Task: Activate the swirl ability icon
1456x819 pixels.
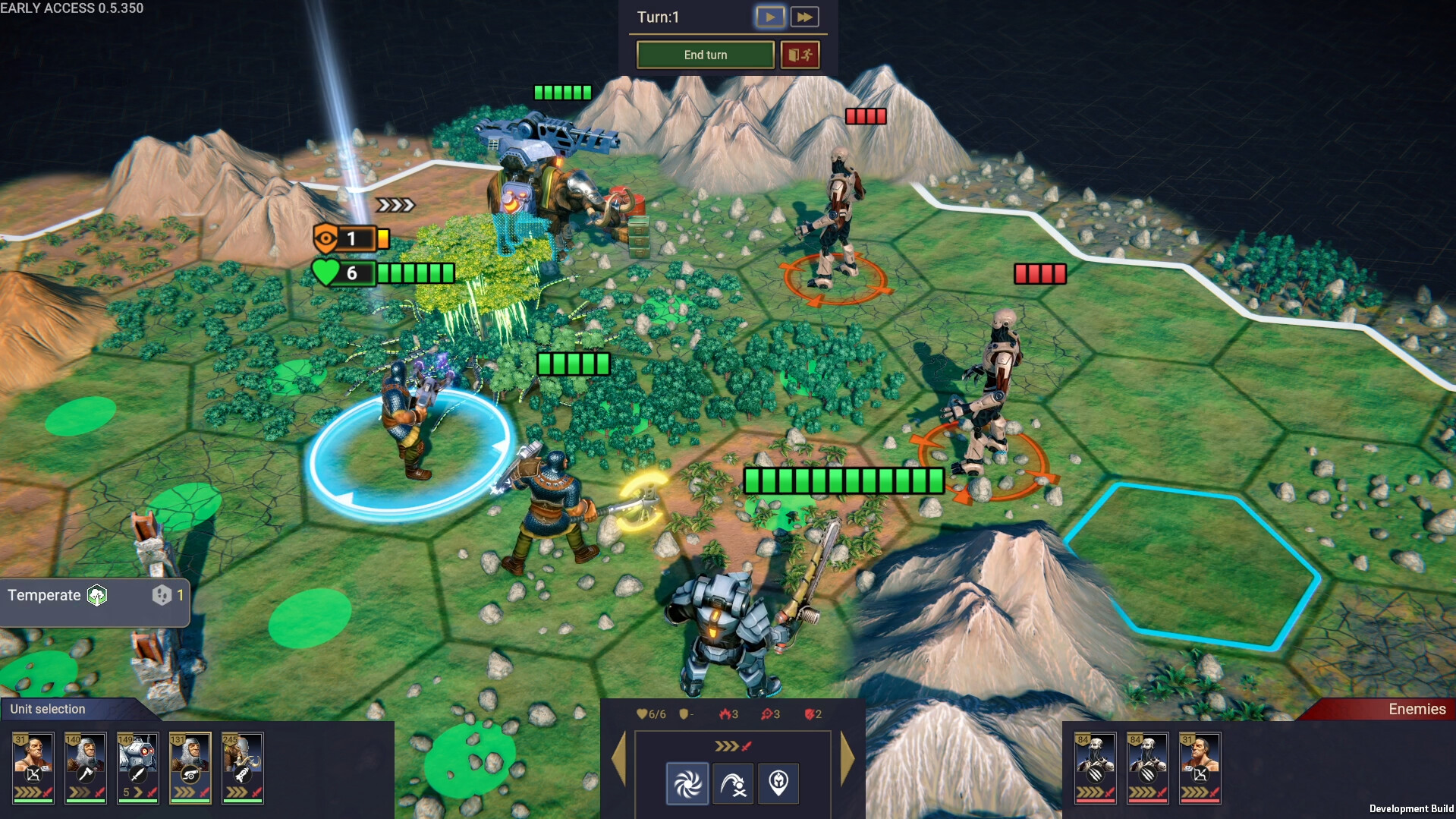Action: 687,783
